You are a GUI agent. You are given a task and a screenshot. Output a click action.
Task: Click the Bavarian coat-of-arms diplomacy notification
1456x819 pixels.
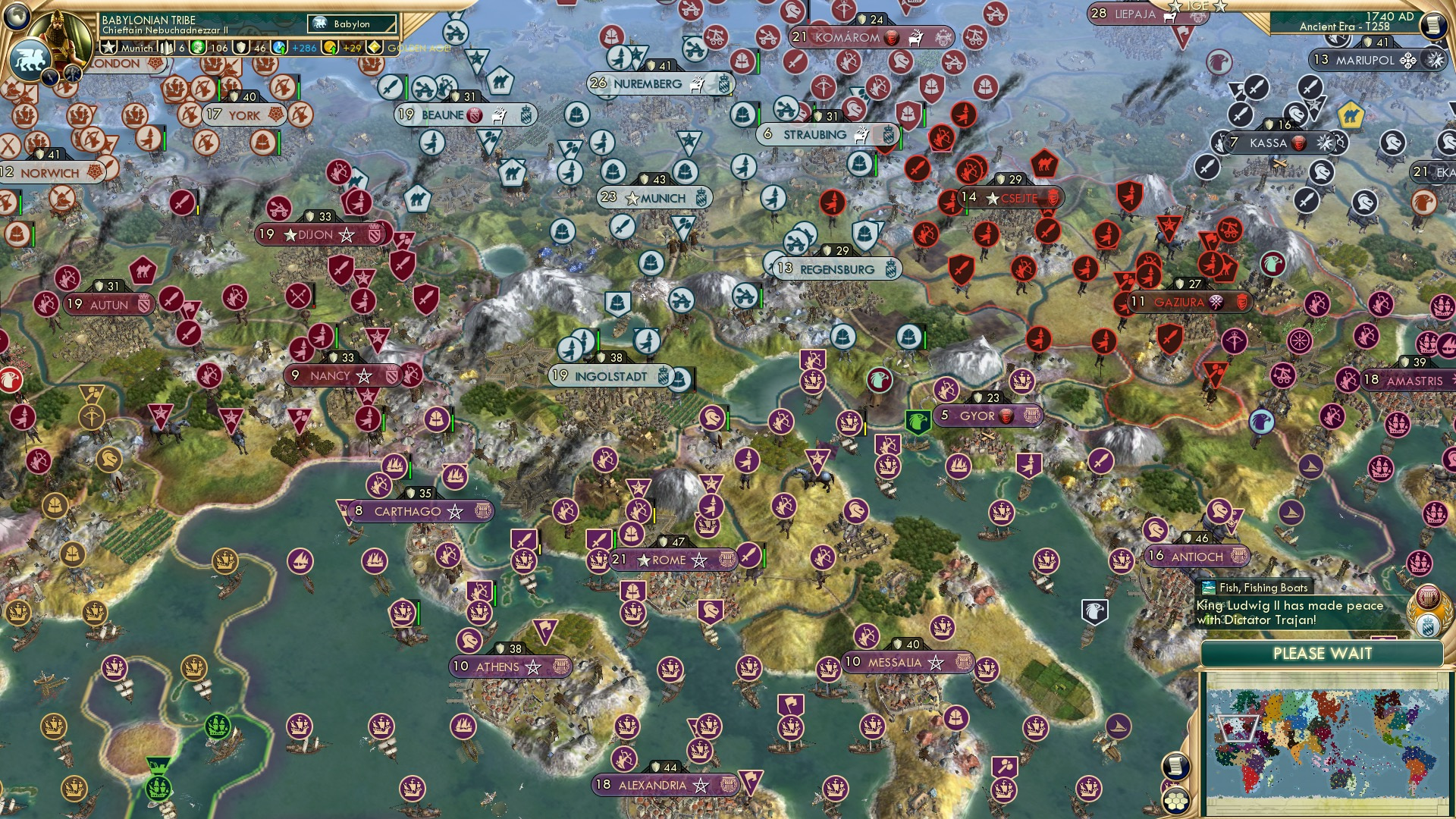(1430, 626)
